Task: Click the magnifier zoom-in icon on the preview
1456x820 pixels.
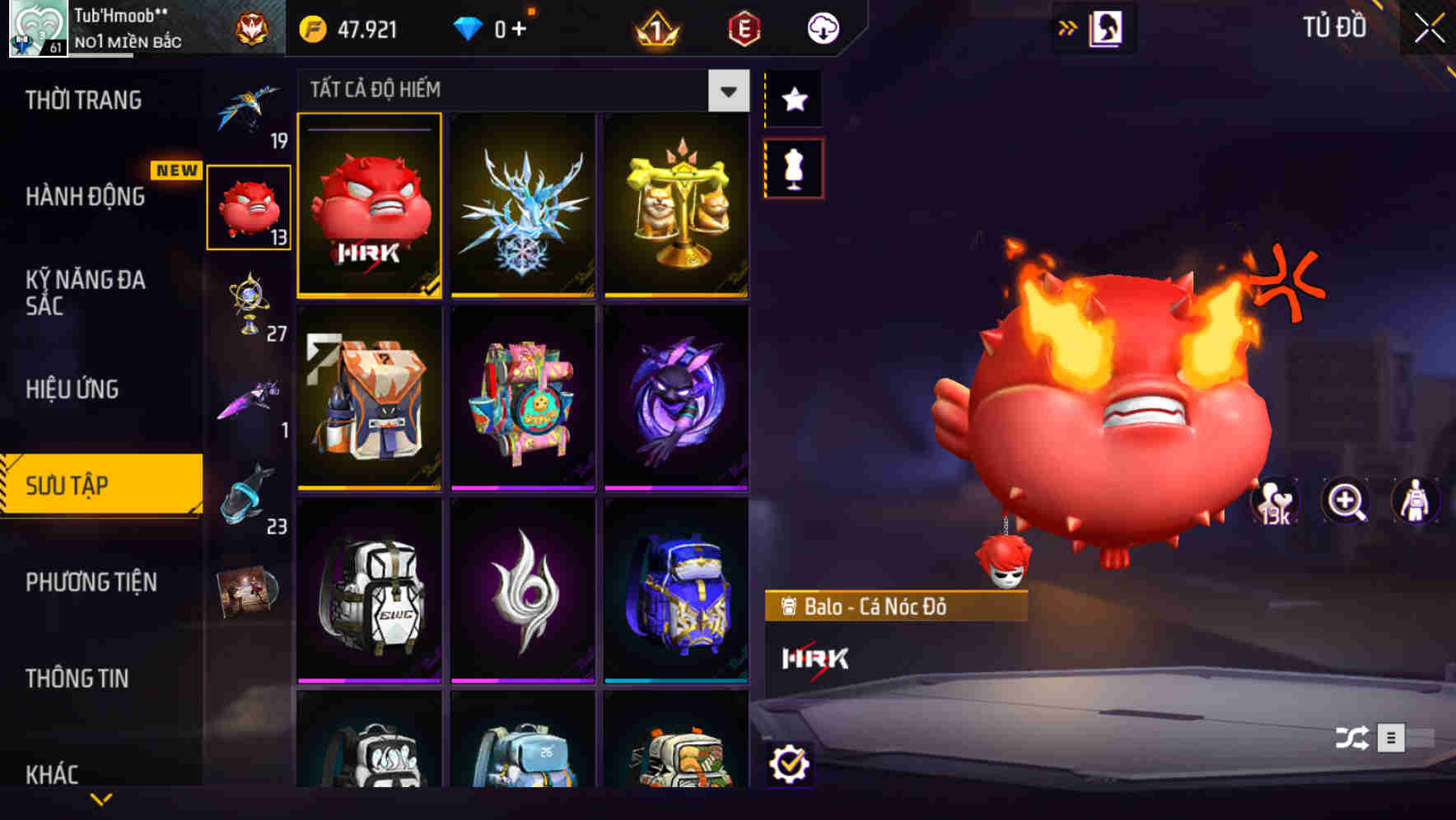Action: [x=1346, y=501]
